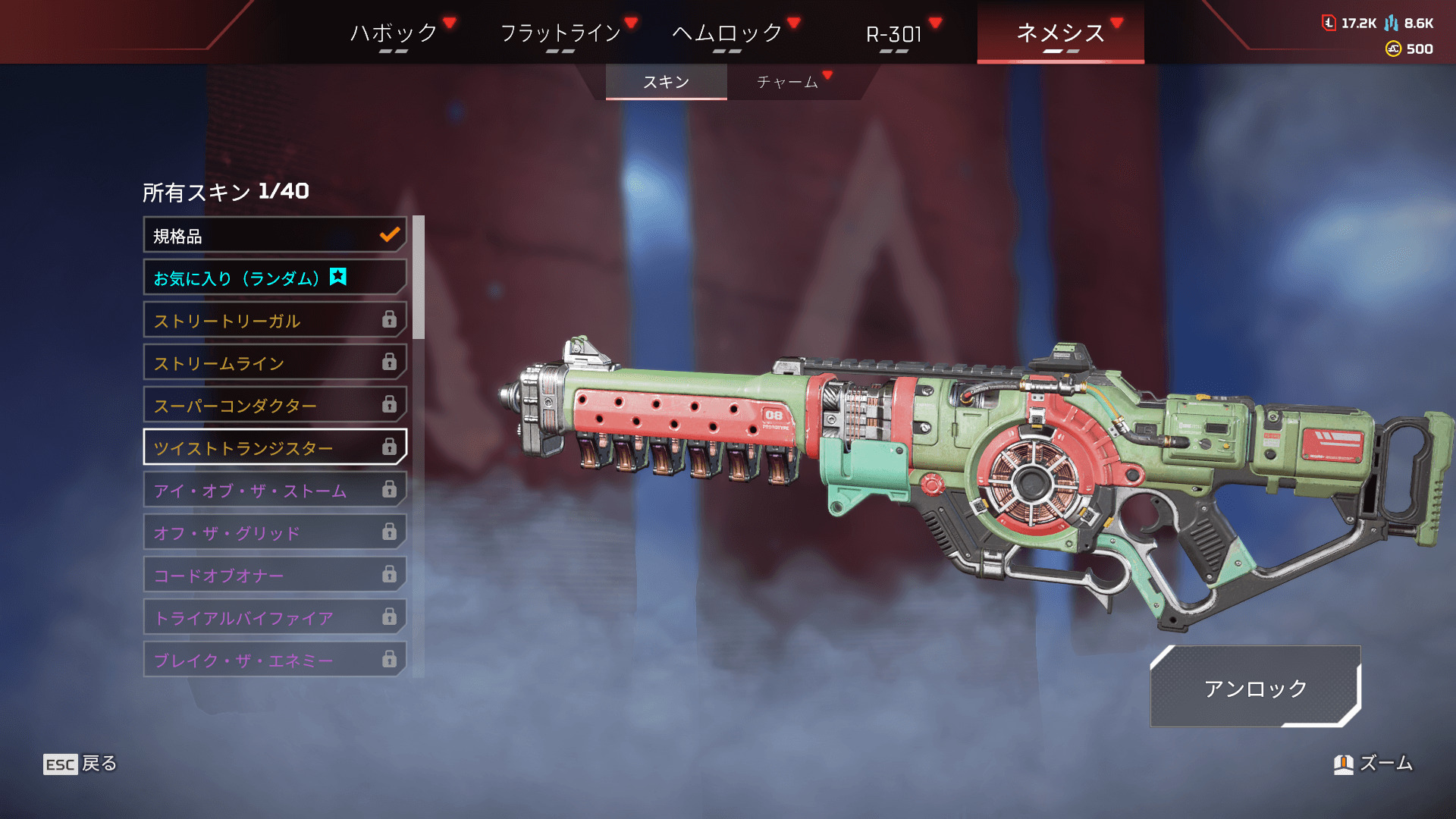Preview アイ・オブ・ザ・ストーム skin
Viewport: 1456px width, 819px height.
click(x=275, y=491)
